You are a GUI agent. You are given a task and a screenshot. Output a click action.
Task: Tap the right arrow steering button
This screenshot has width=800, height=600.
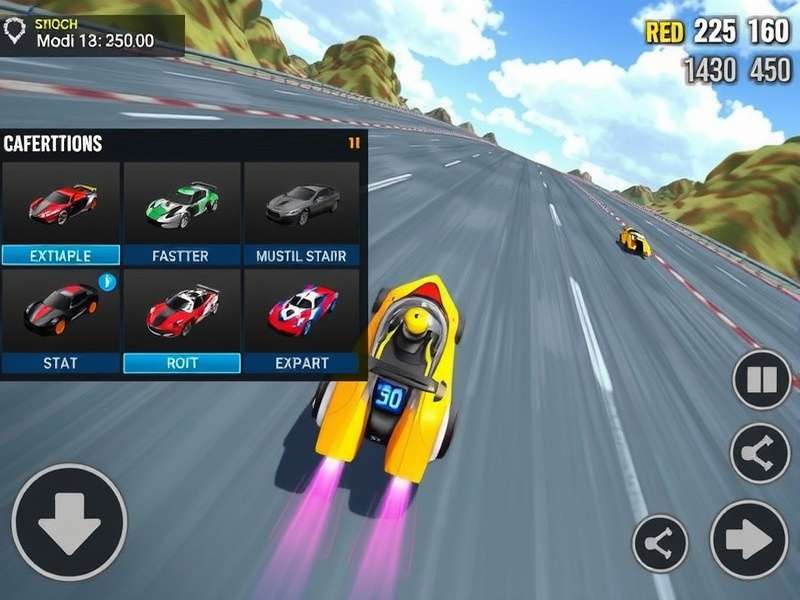749,539
